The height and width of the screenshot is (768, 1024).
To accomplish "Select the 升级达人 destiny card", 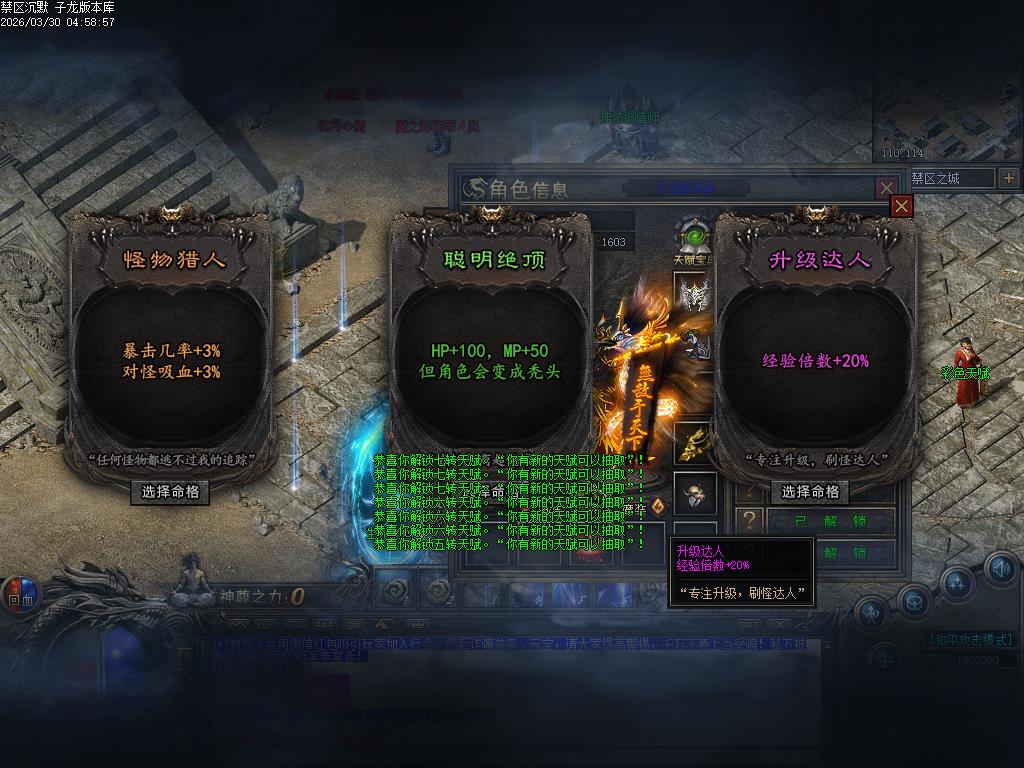I will (815, 350).
